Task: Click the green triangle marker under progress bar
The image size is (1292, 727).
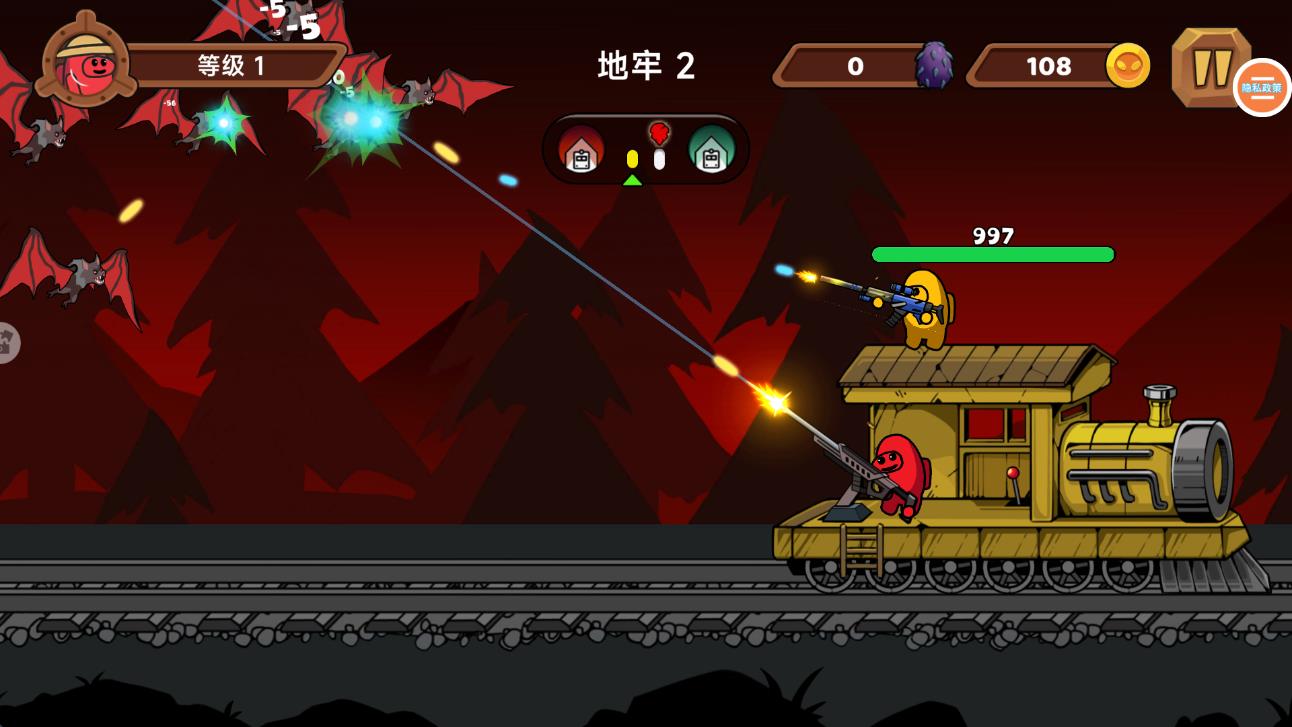Action: tap(632, 181)
